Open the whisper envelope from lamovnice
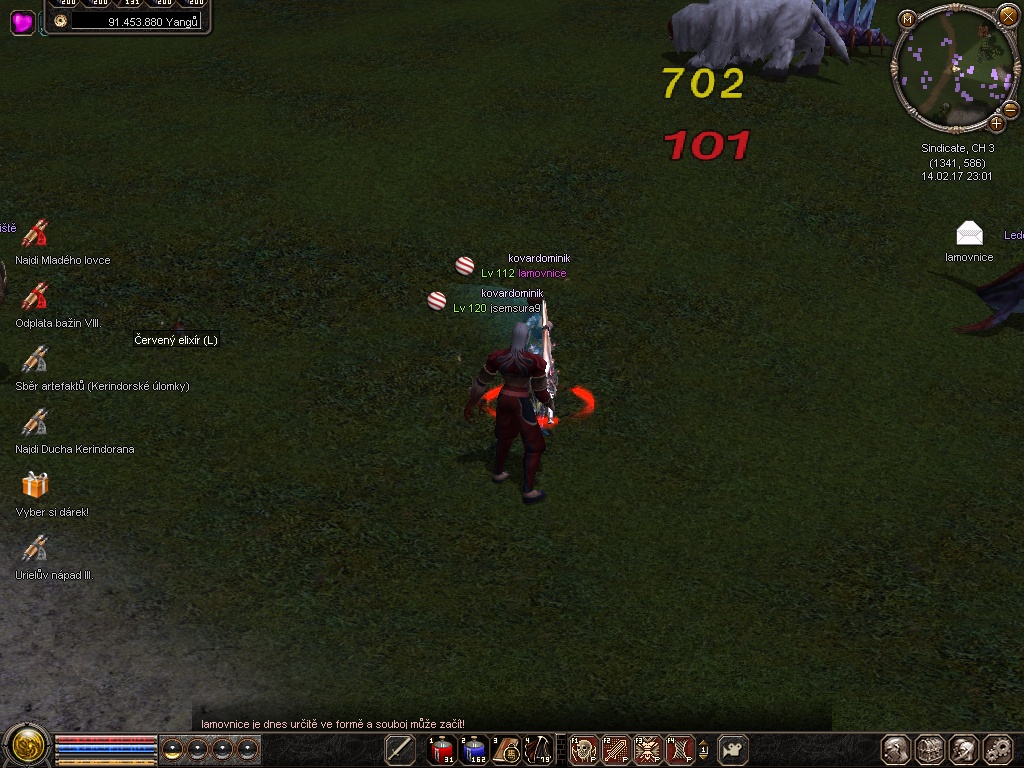The image size is (1024, 768). (x=969, y=234)
